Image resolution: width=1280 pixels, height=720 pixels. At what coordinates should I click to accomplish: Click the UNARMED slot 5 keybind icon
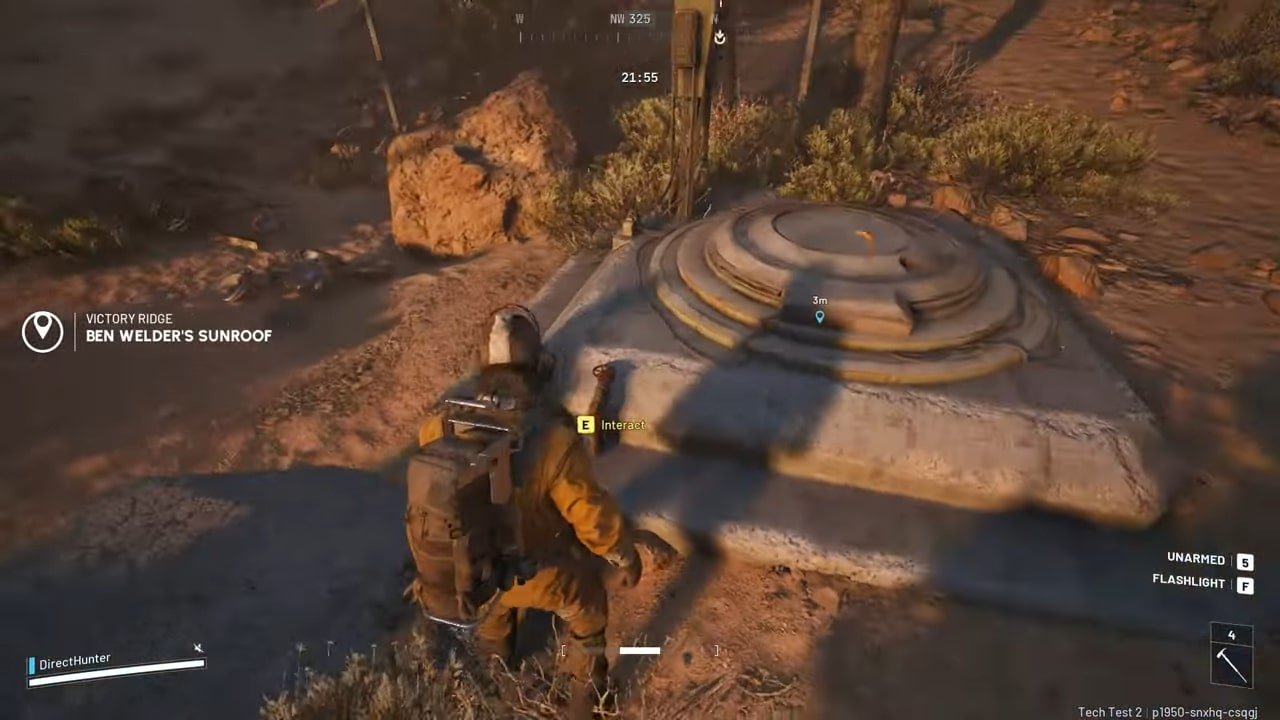tap(1244, 561)
